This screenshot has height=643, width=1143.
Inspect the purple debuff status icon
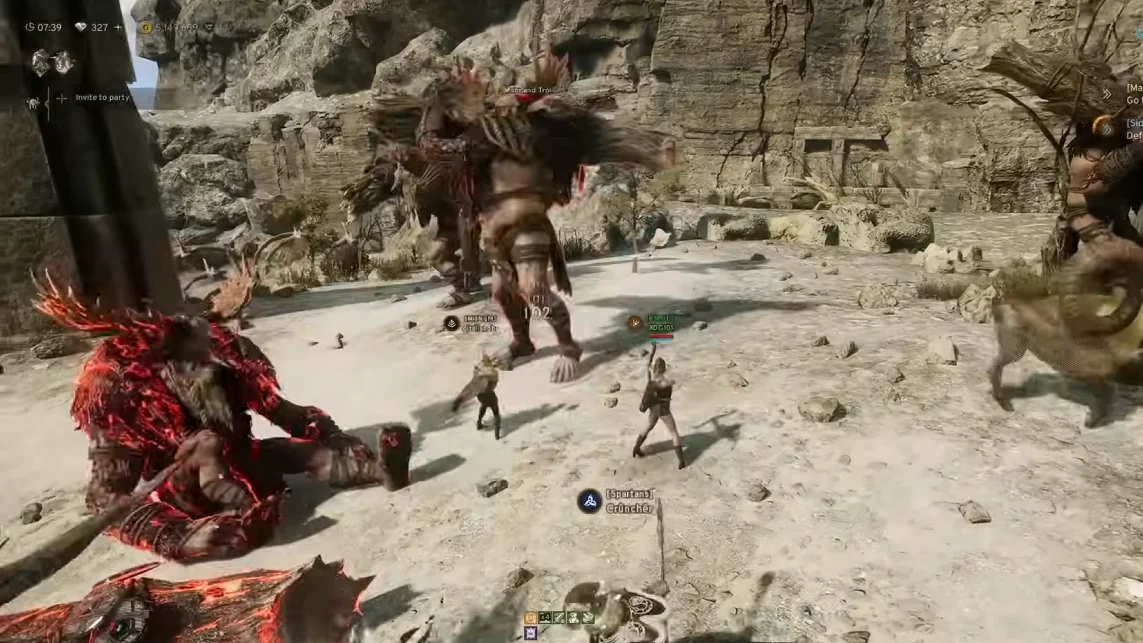coord(531,632)
